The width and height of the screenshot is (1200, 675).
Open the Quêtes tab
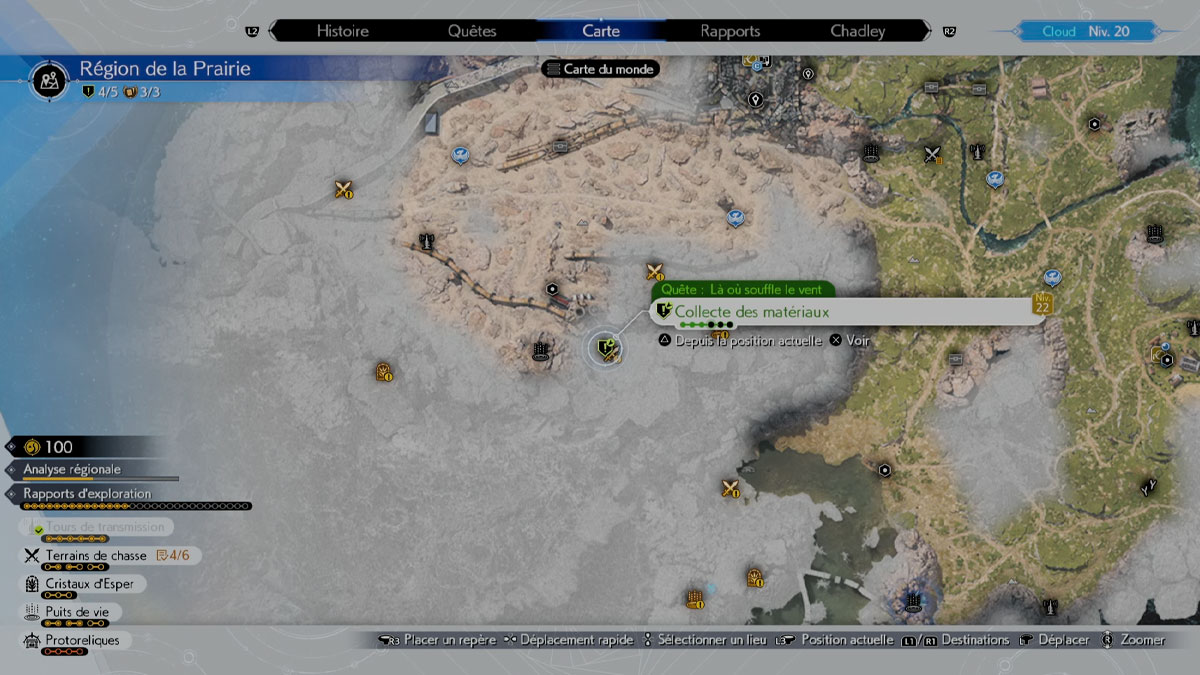click(x=472, y=31)
